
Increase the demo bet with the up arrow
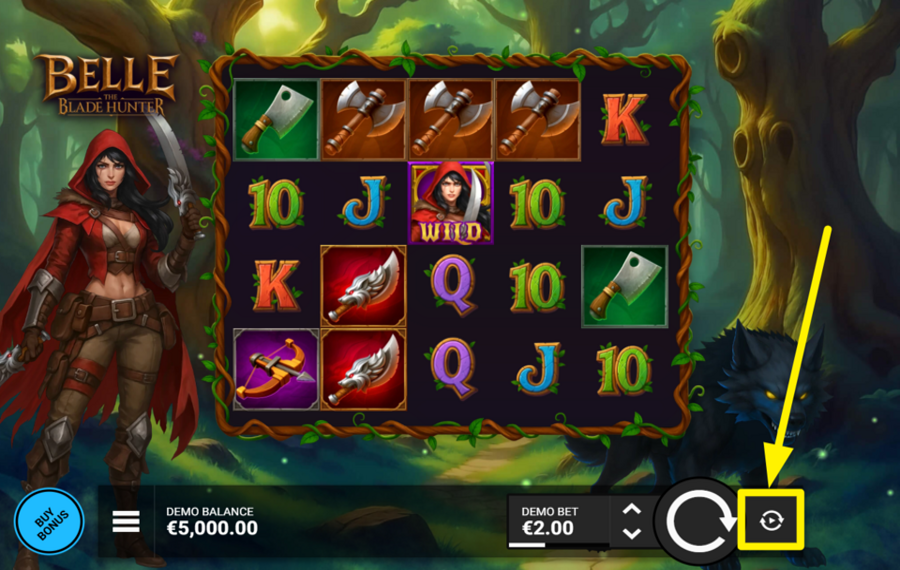pos(631,510)
